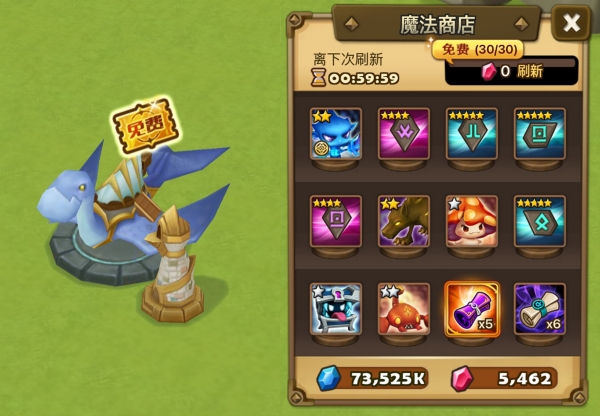Close the magic shop window
Image resolution: width=600 pixels, height=416 pixels.
pyautogui.click(x=571, y=24)
